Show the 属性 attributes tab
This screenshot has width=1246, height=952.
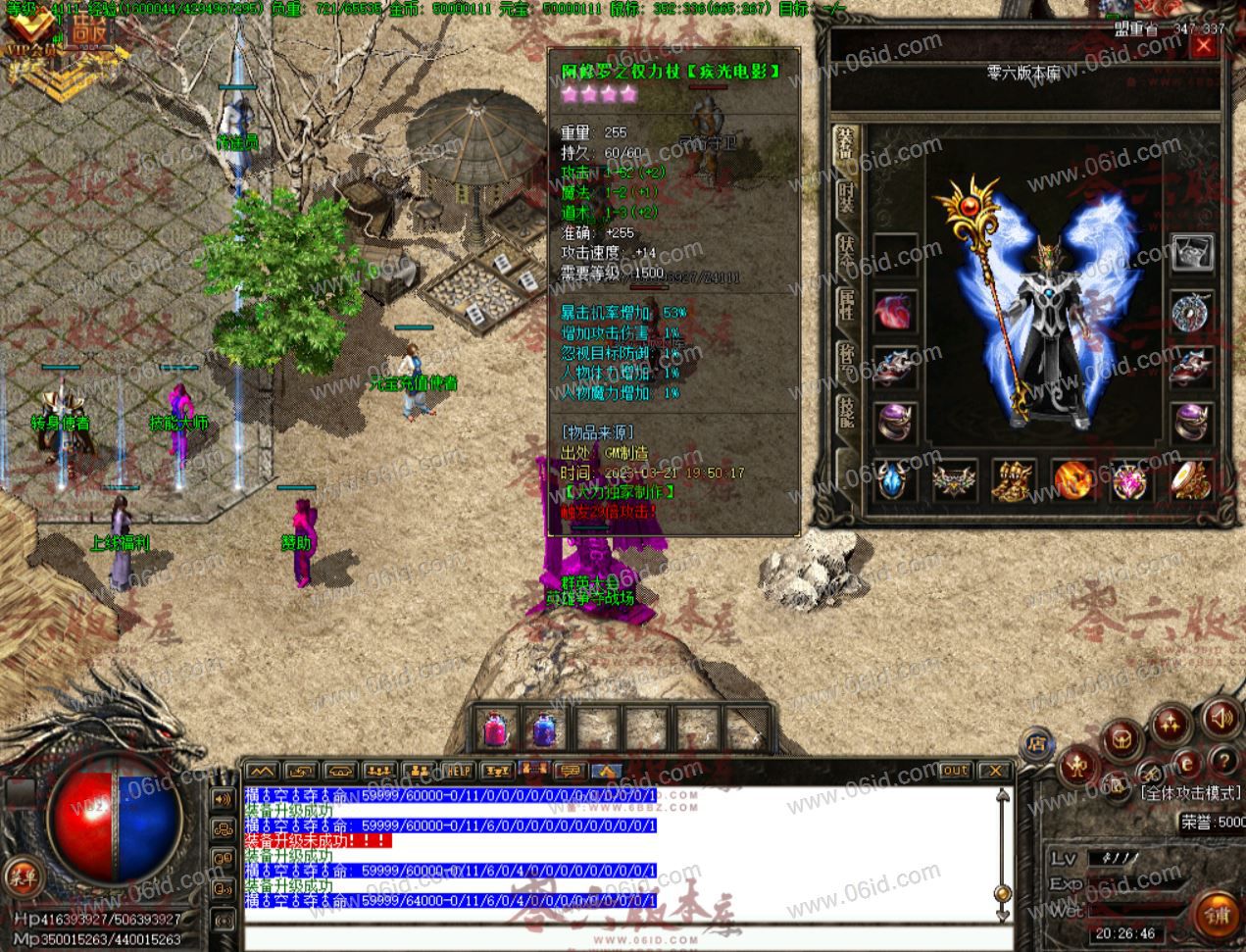[x=845, y=306]
